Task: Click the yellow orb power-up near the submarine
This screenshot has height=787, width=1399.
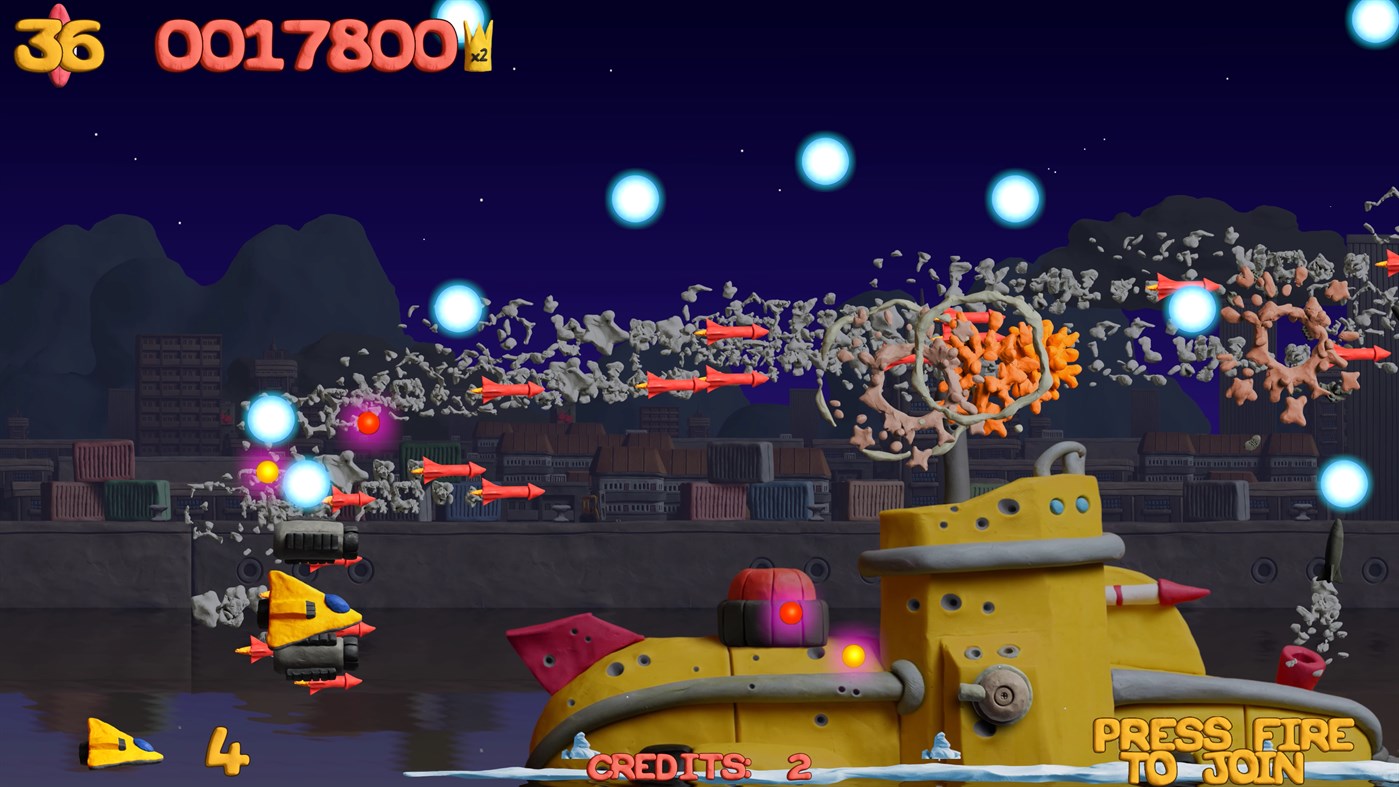Action: click(x=855, y=655)
